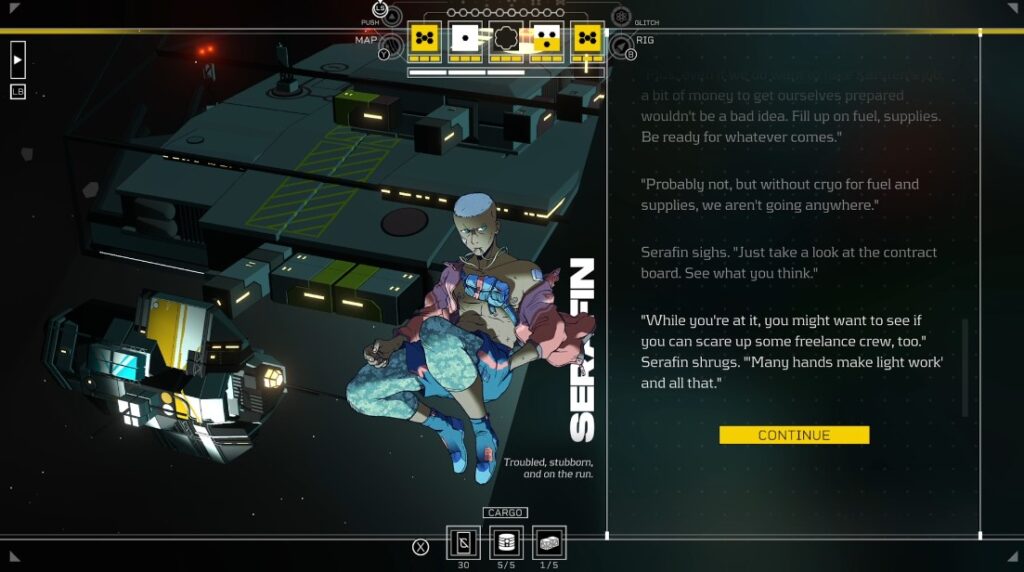The image size is (1024, 572).
Task: Activate the Push icon
Action: pyautogui.click(x=392, y=16)
